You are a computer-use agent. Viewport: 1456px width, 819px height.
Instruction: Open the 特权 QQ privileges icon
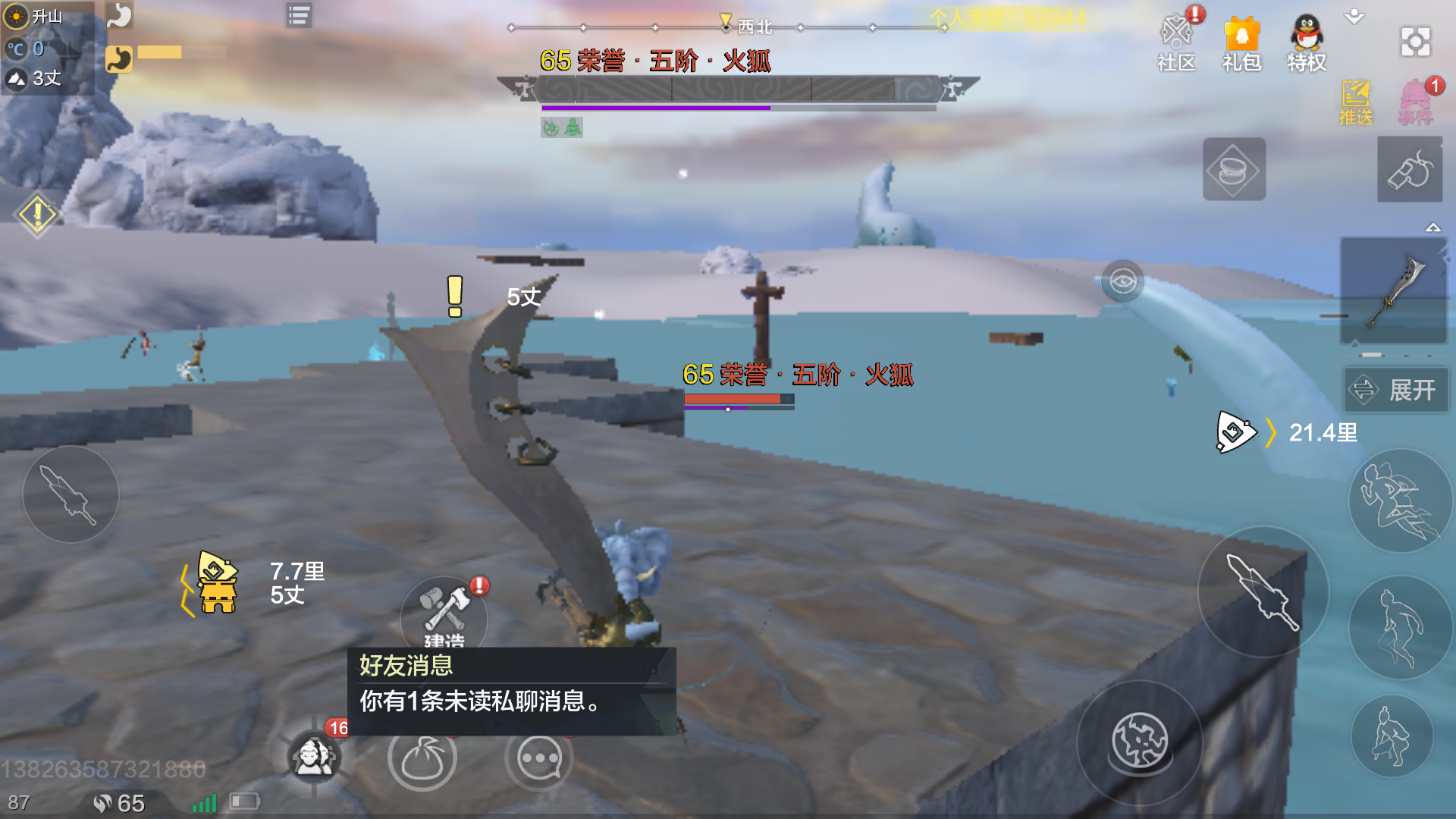pyautogui.click(x=1307, y=43)
